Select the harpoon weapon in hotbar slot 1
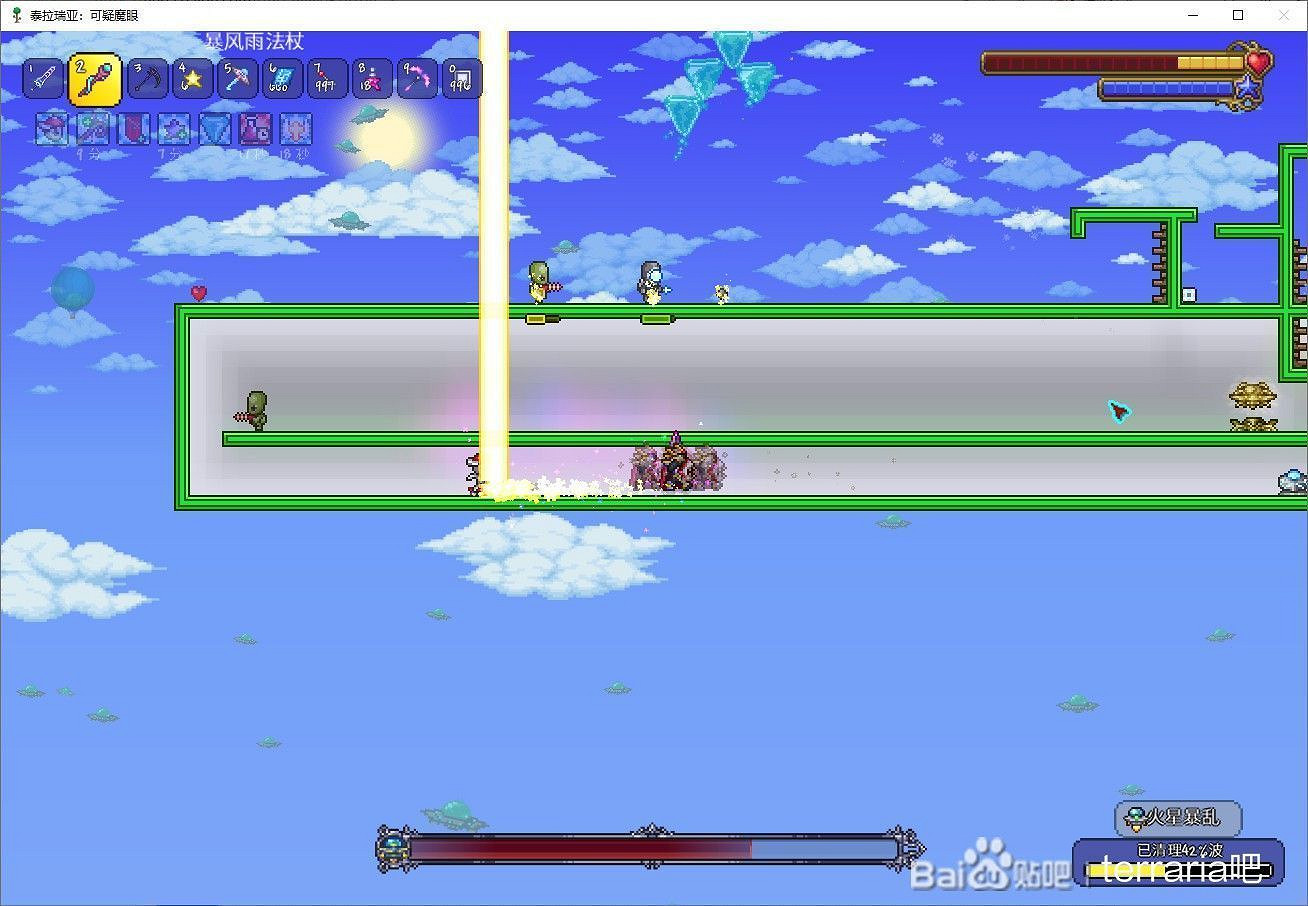Viewport: 1308px width, 906px height. pyautogui.click(x=42, y=78)
